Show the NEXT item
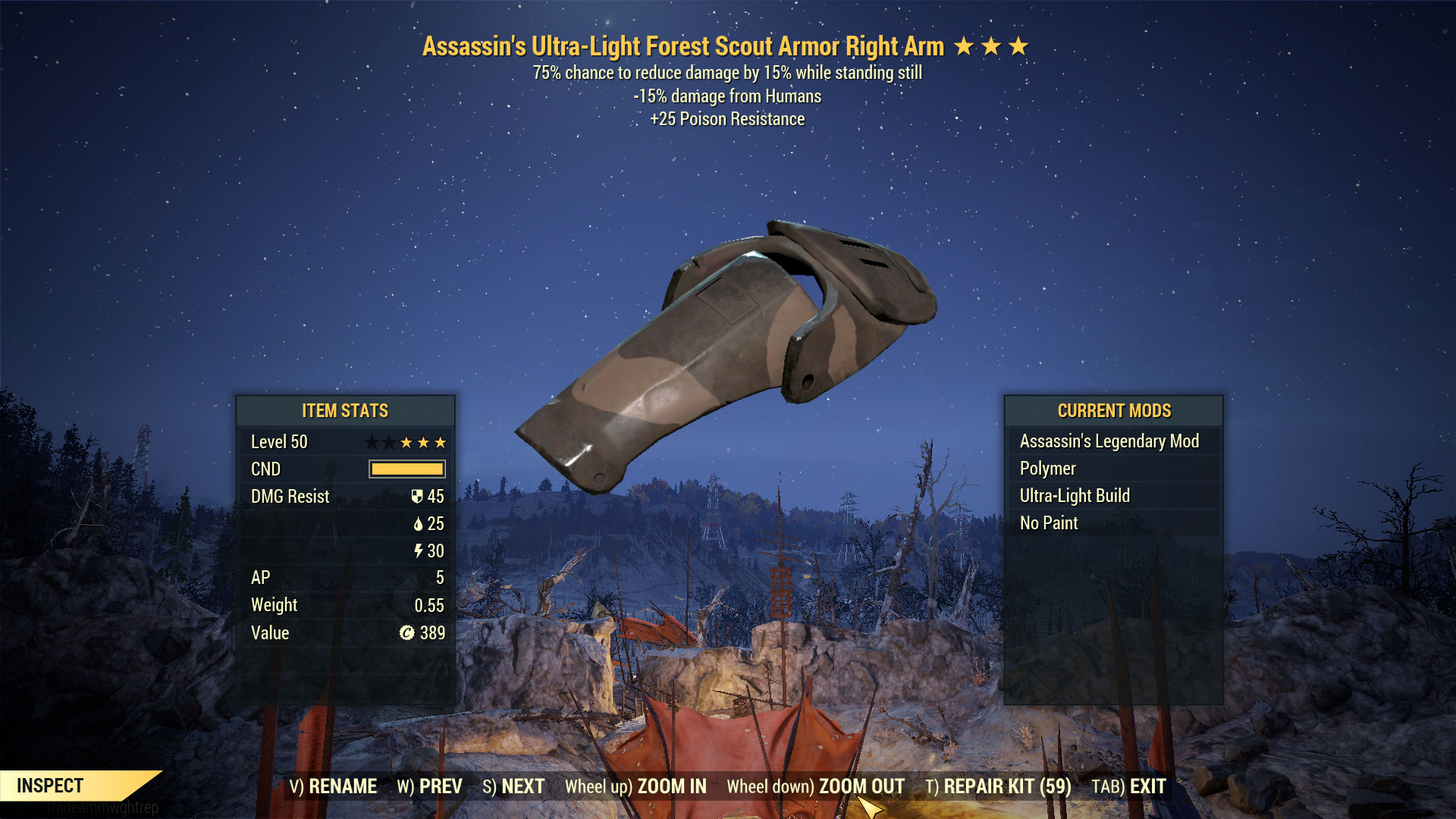The image size is (1456, 819). coord(513,786)
